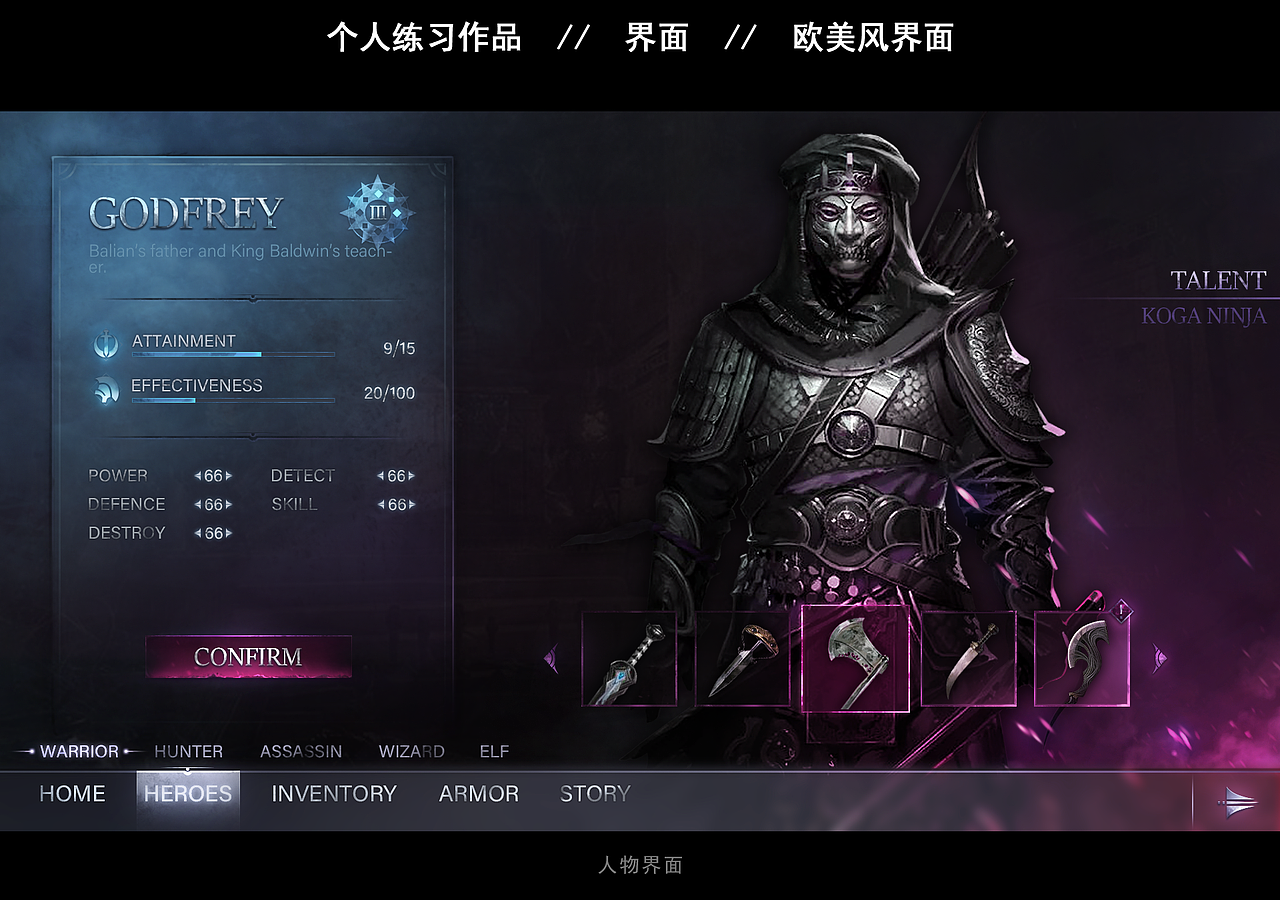Go to the ARMOR section
The height and width of the screenshot is (900, 1280).
(478, 793)
